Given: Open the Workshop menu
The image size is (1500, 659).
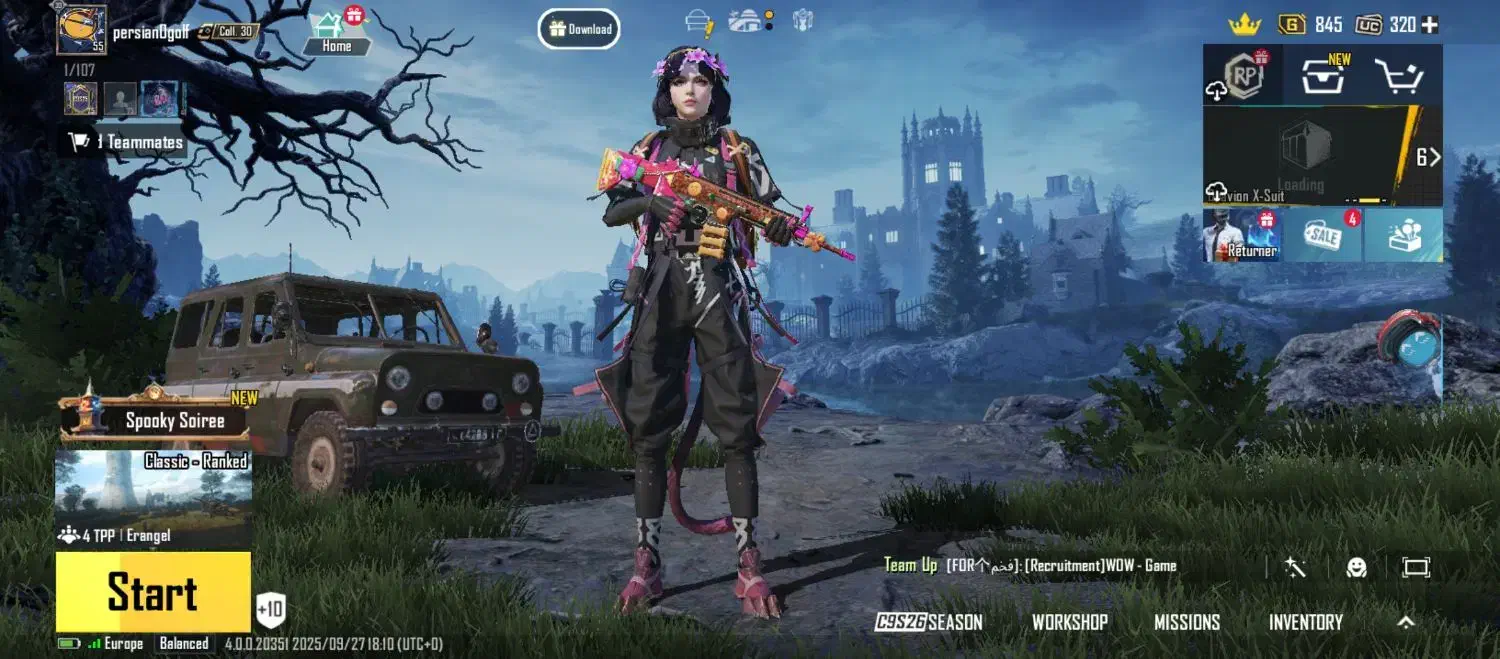Looking at the screenshot, I should [x=1070, y=622].
